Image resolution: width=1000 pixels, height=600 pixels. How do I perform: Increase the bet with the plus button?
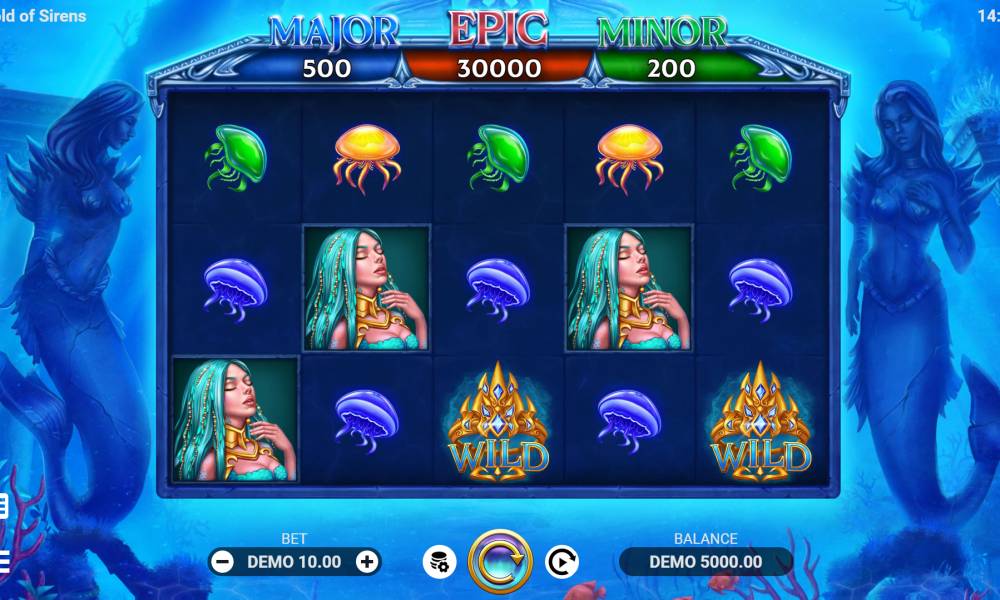click(367, 561)
